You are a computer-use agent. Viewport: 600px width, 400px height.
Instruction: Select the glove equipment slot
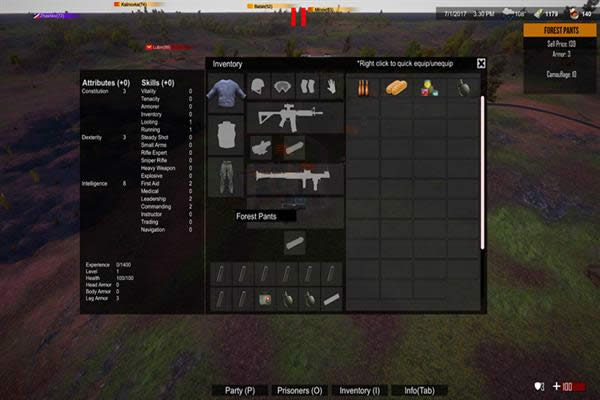(330, 87)
